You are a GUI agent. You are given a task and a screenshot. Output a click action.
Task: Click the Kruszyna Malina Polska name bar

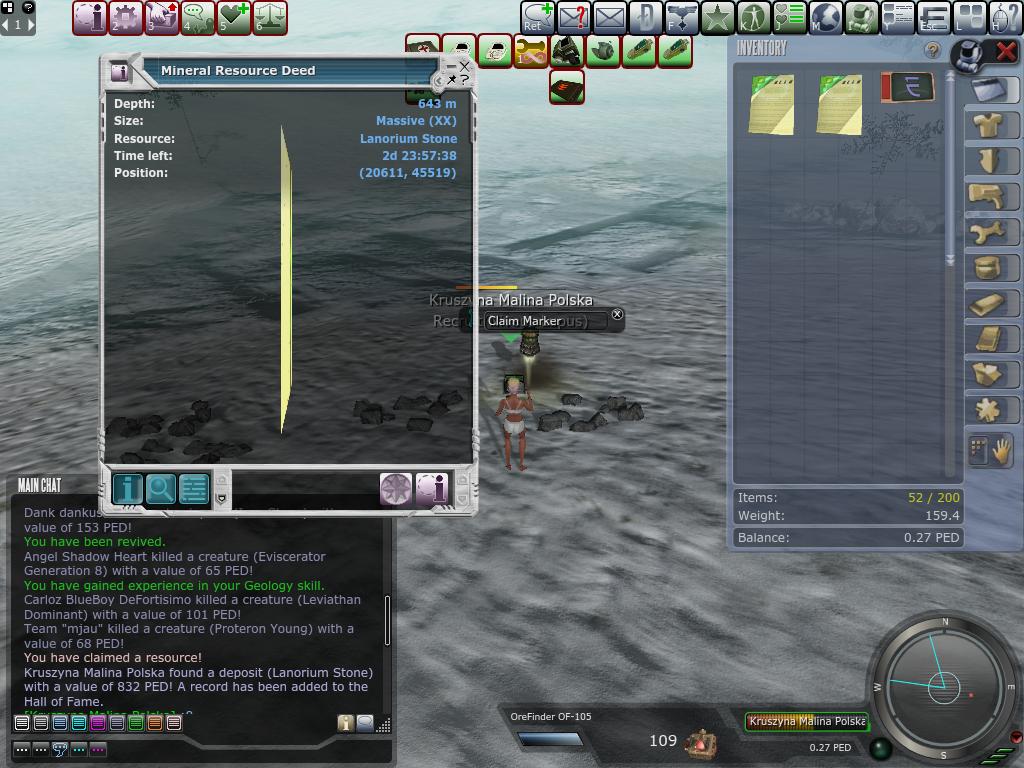click(806, 721)
